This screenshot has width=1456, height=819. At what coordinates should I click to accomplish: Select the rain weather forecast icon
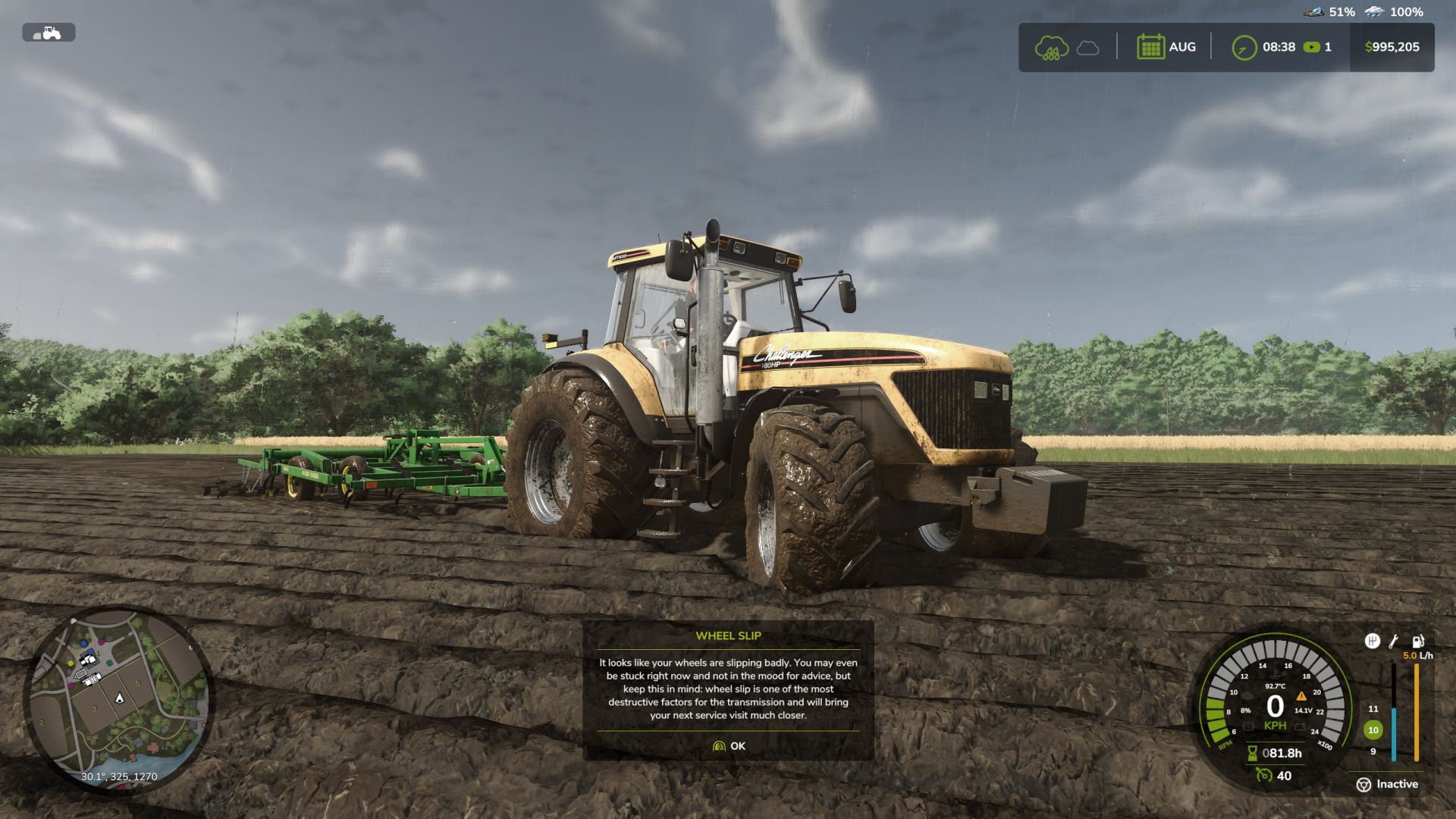coord(1051,48)
